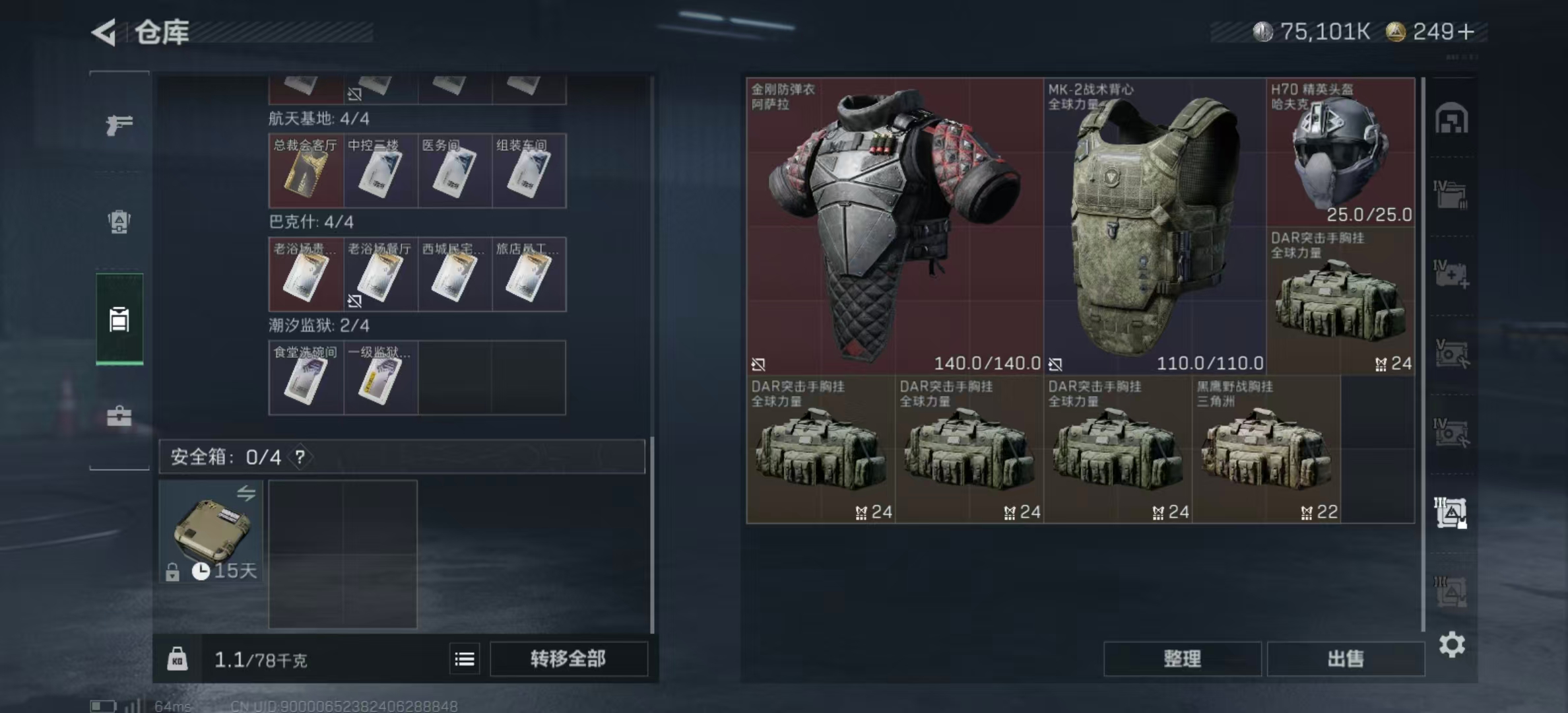Image resolution: width=1568 pixels, height=713 pixels.
Task: Choose the 黑鹰野战胸挂 chest rig
Action: [1266, 450]
